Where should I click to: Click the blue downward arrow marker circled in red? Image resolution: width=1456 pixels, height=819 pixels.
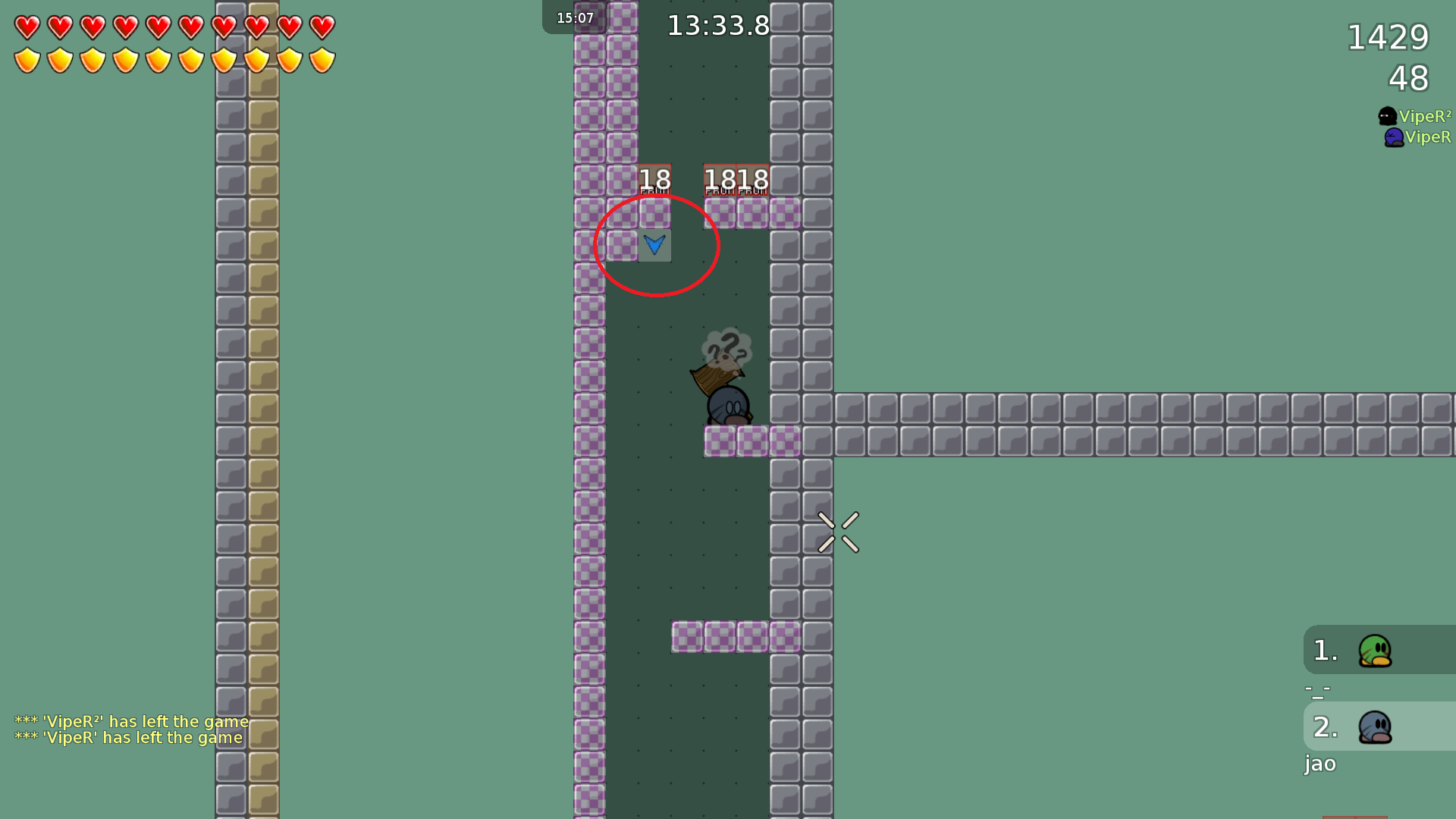[x=655, y=244]
